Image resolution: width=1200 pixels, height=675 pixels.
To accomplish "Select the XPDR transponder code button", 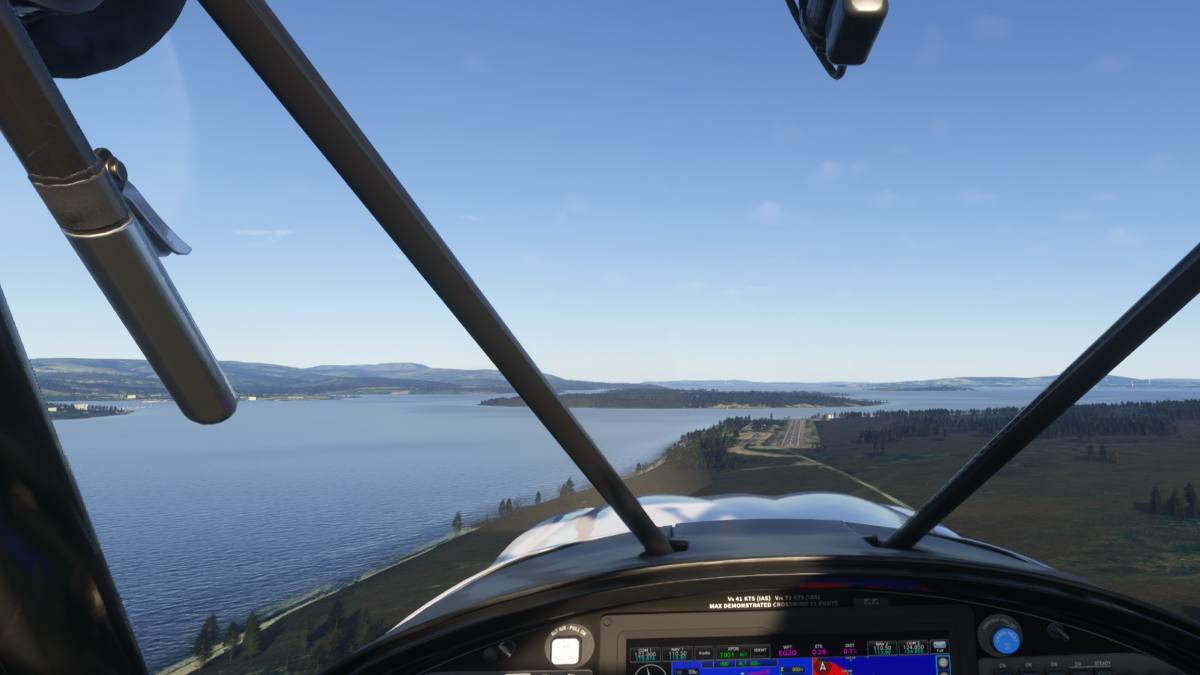I will [730, 652].
